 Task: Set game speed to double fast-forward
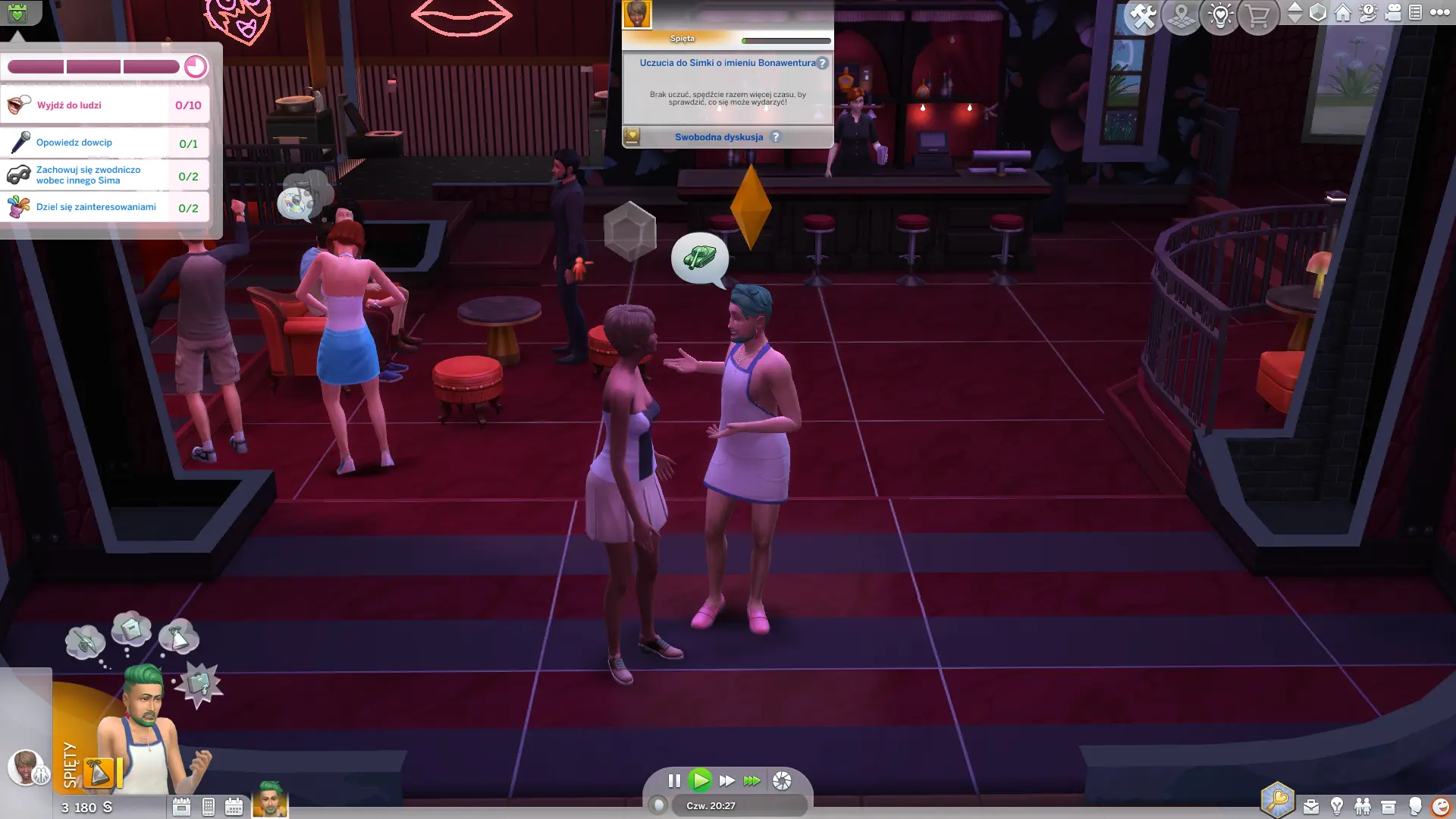tap(726, 780)
